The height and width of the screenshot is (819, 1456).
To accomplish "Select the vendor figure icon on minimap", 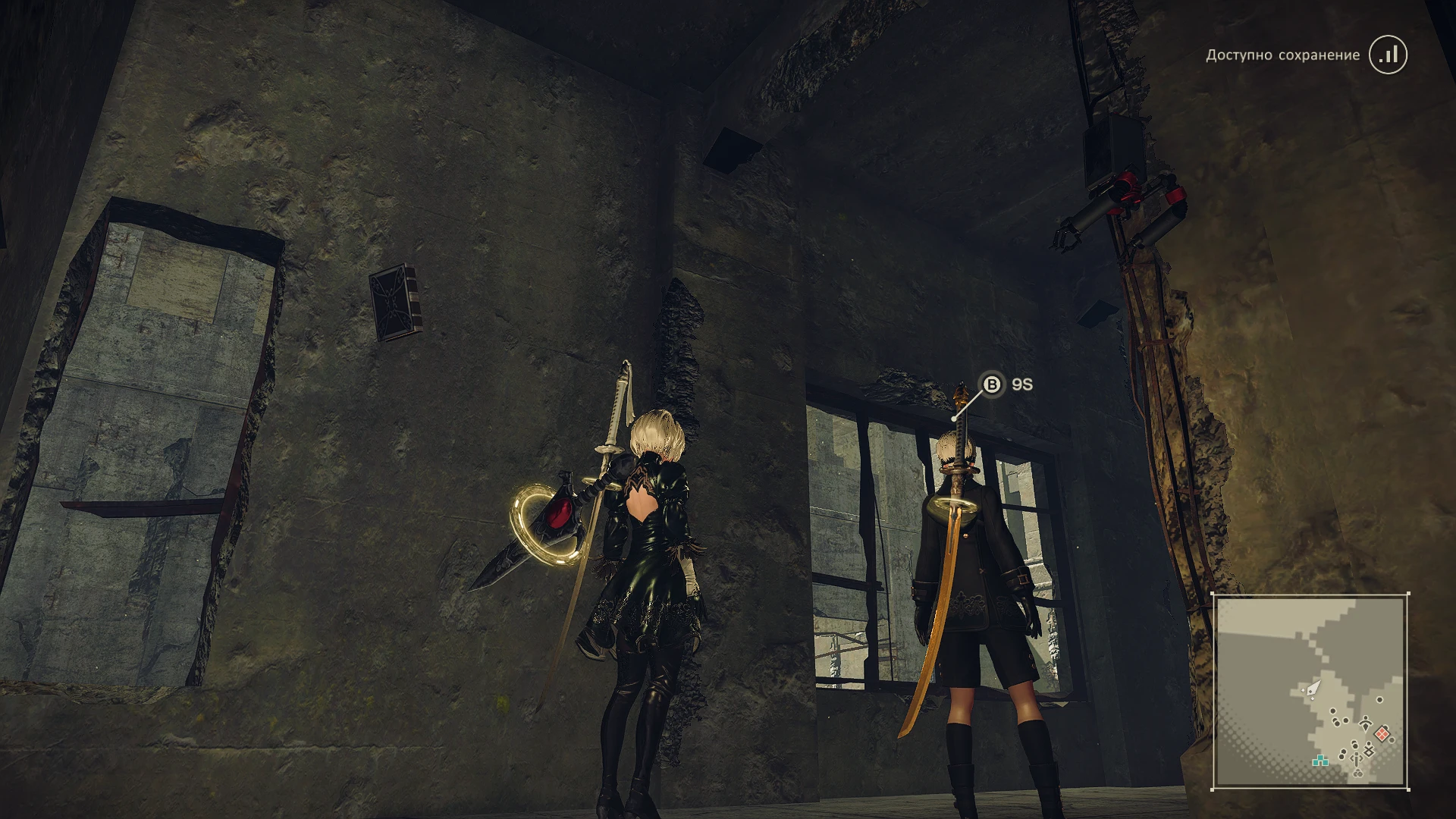I will click(x=1365, y=724).
